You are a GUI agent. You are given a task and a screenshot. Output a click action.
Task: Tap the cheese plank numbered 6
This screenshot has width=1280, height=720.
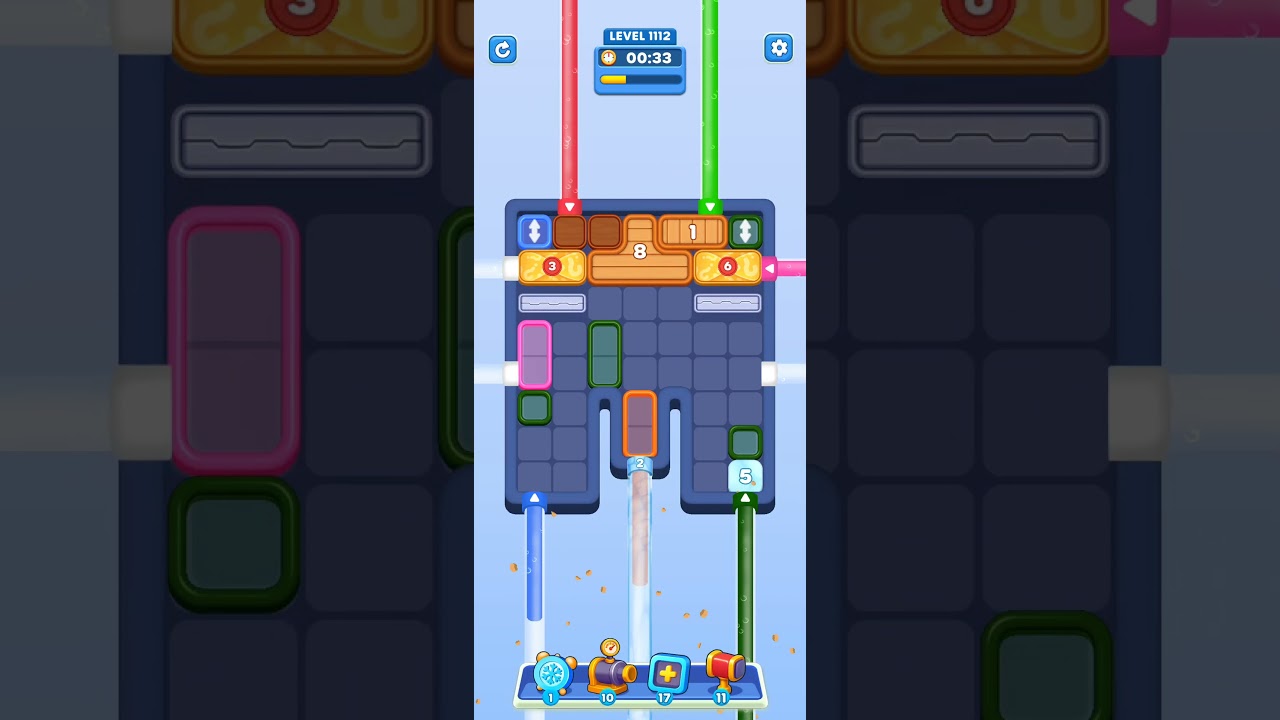click(727, 266)
